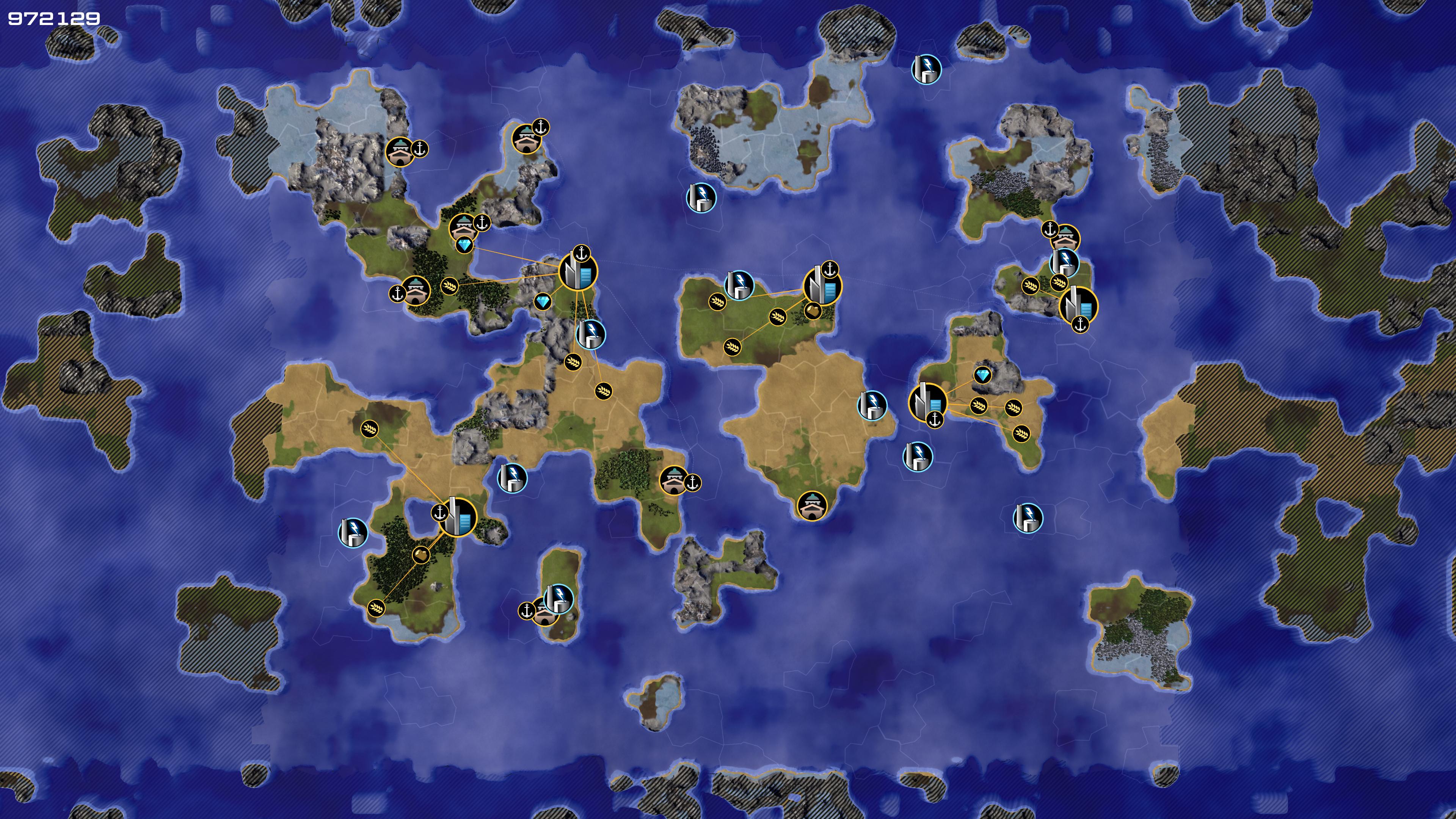
Task: Open the city with anchor badge on its left
Action: [x=457, y=516]
